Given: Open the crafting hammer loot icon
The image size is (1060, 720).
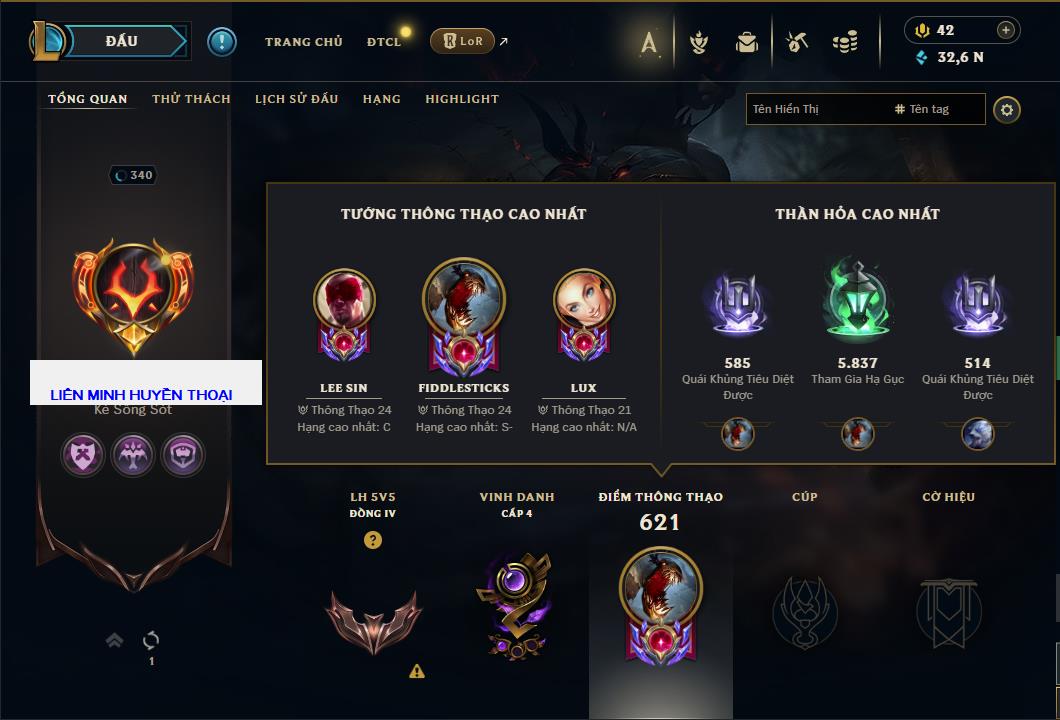Looking at the screenshot, I should pos(796,42).
